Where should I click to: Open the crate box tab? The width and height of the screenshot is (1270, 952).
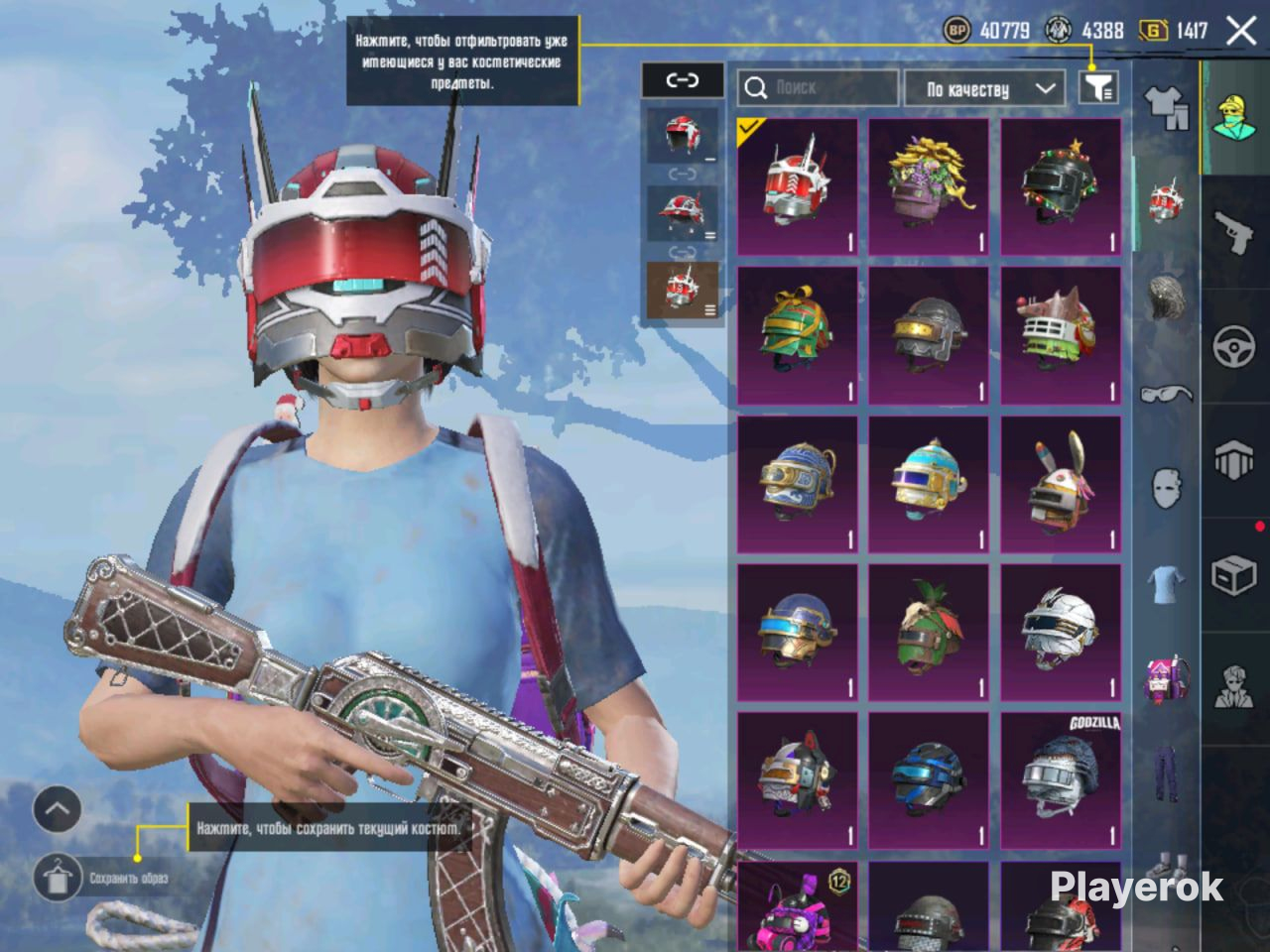tap(1235, 575)
